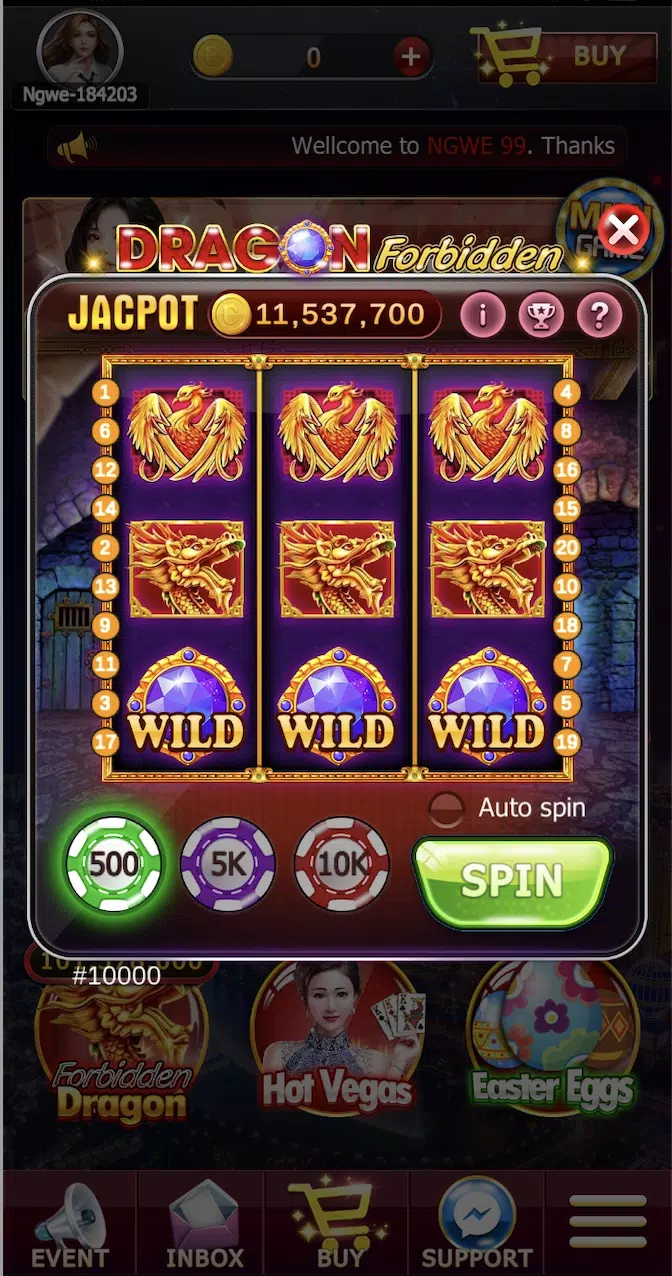Tap the red plus to add coins
672x1276 pixels.
(x=411, y=57)
